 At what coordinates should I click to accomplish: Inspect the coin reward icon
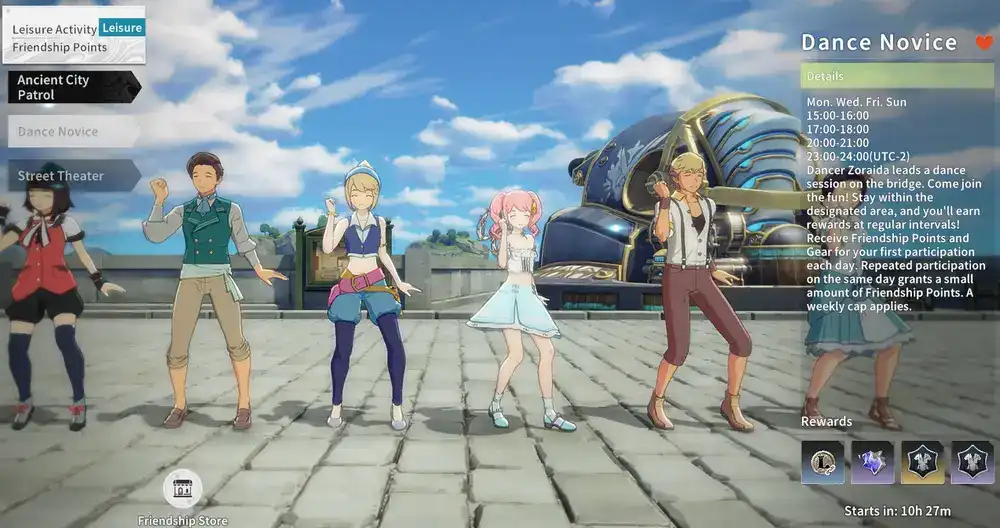(x=822, y=463)
